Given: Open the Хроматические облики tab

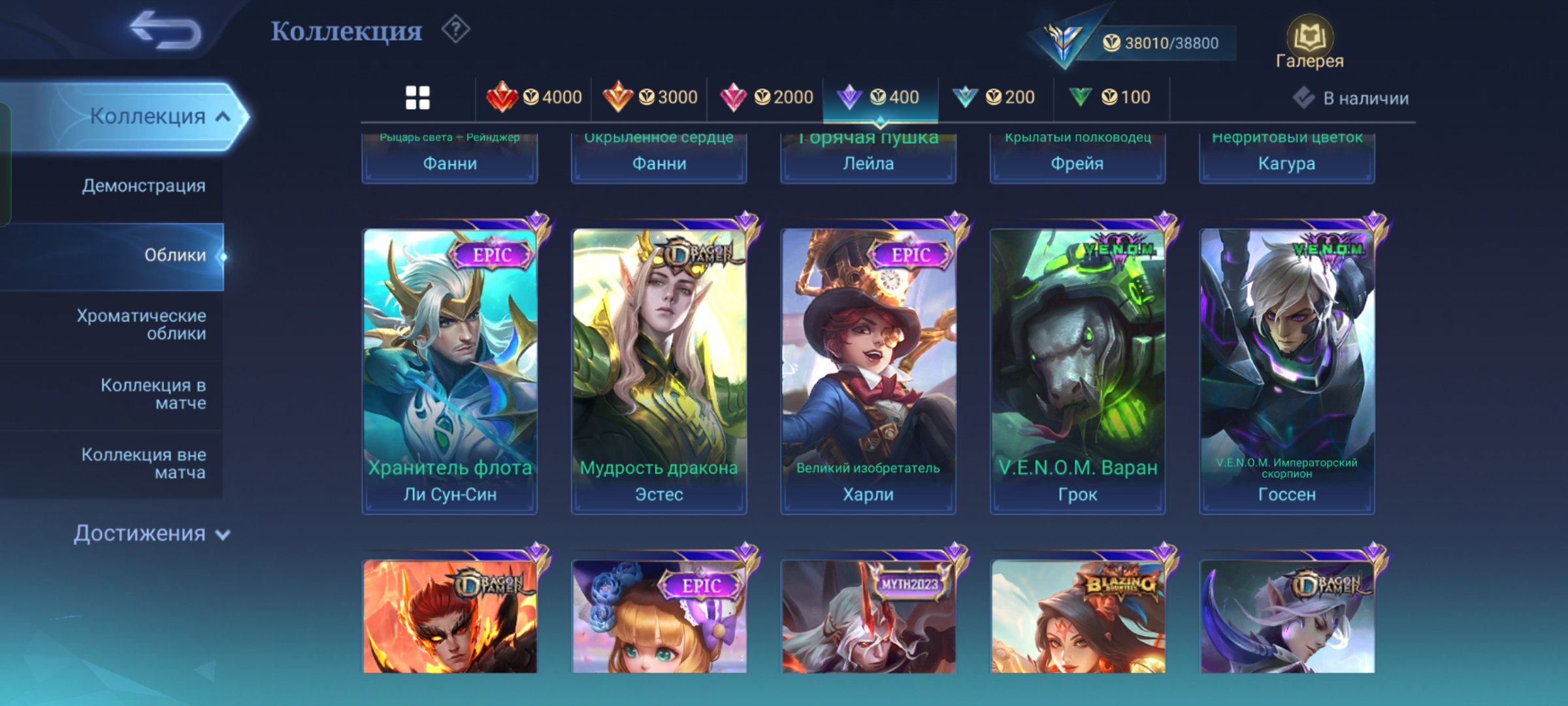Looking at the screenshot, I should tap(140, 325).
